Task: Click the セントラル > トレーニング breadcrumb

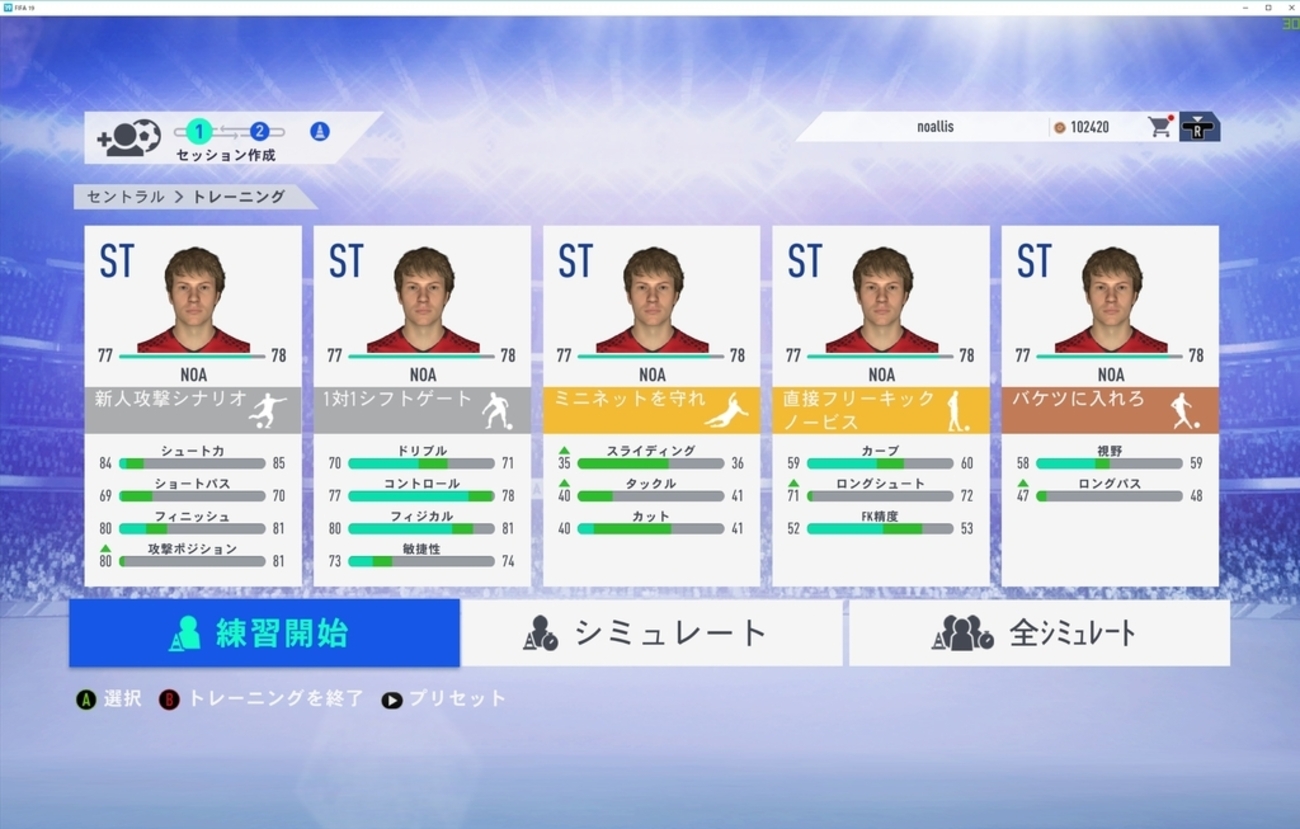Action: coord(186,197)
